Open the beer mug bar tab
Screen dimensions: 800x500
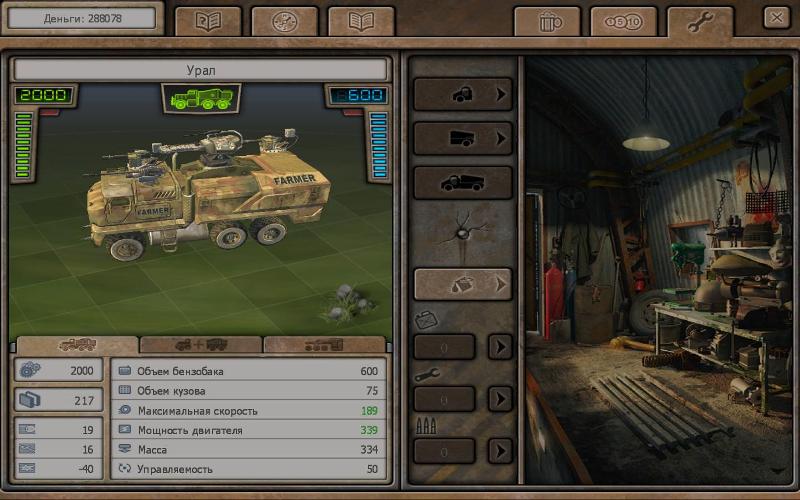pos(546,21)
